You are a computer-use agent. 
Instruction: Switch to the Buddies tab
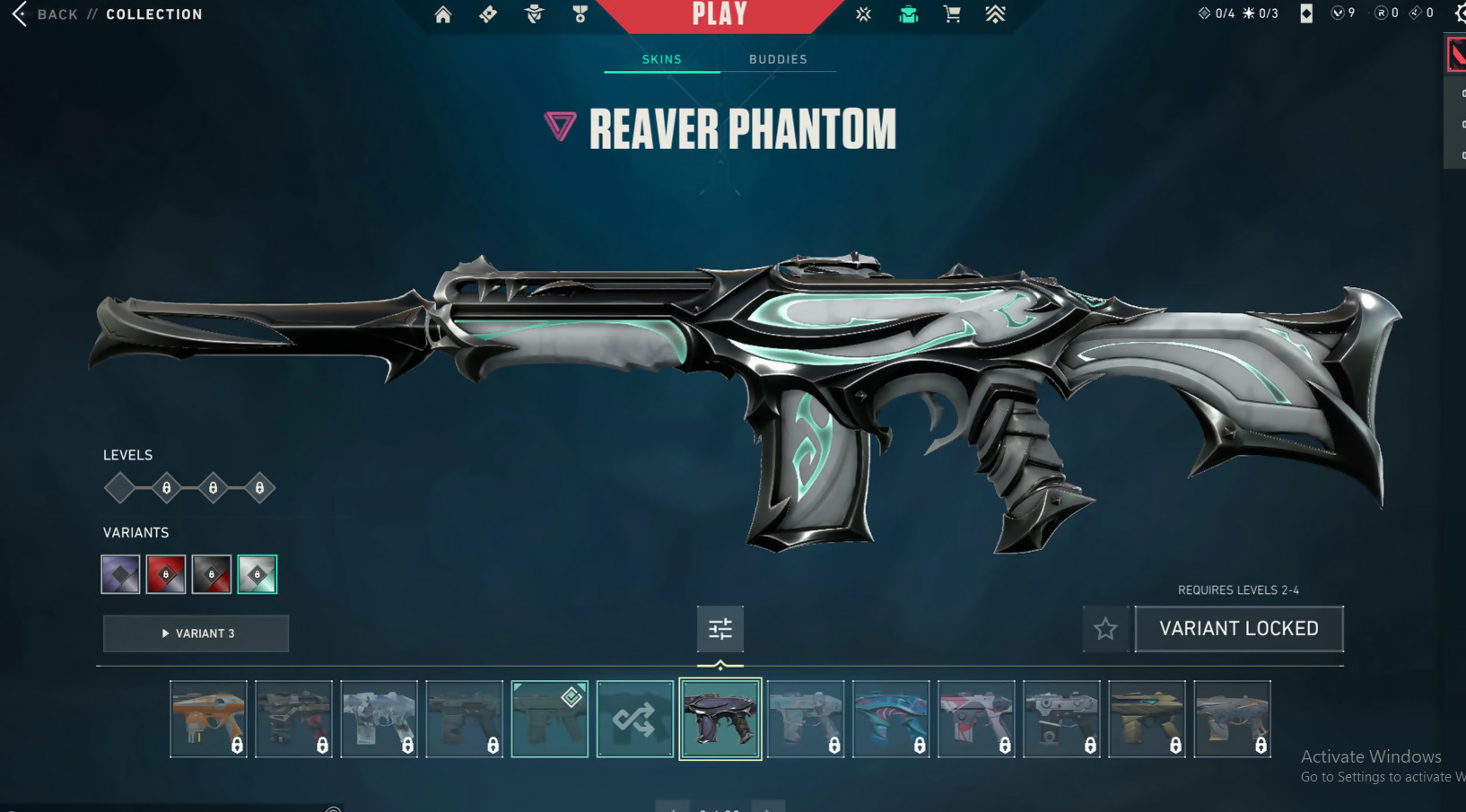point(778,59)
